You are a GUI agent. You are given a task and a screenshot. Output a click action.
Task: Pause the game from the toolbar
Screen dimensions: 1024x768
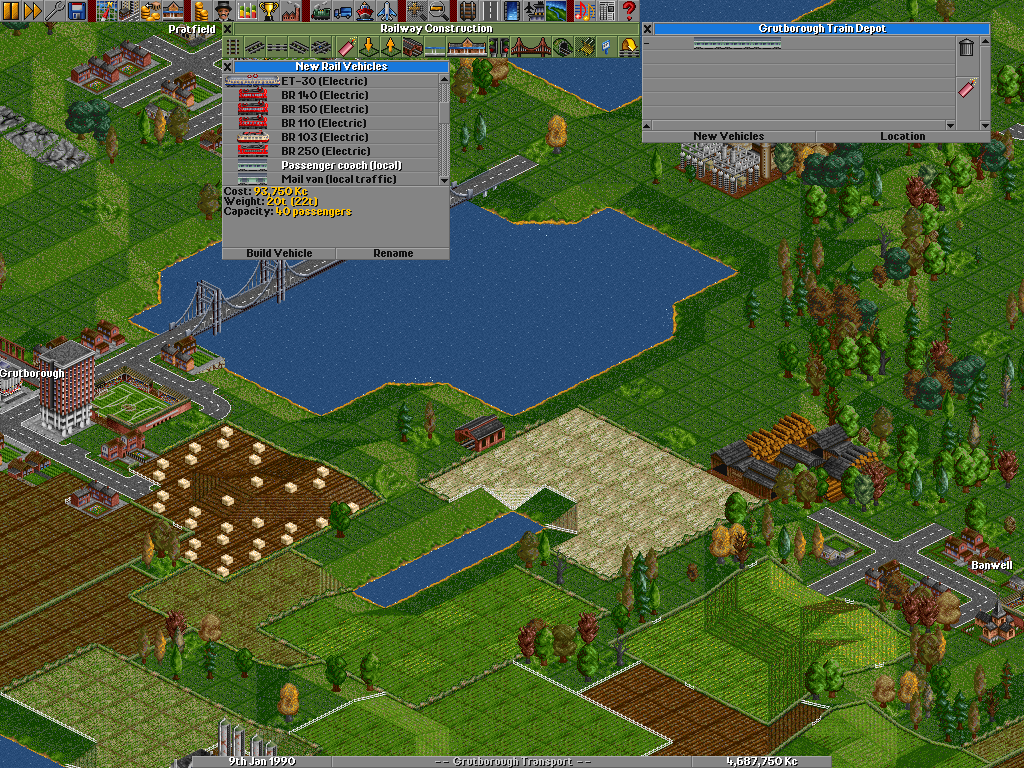[10, 11]
